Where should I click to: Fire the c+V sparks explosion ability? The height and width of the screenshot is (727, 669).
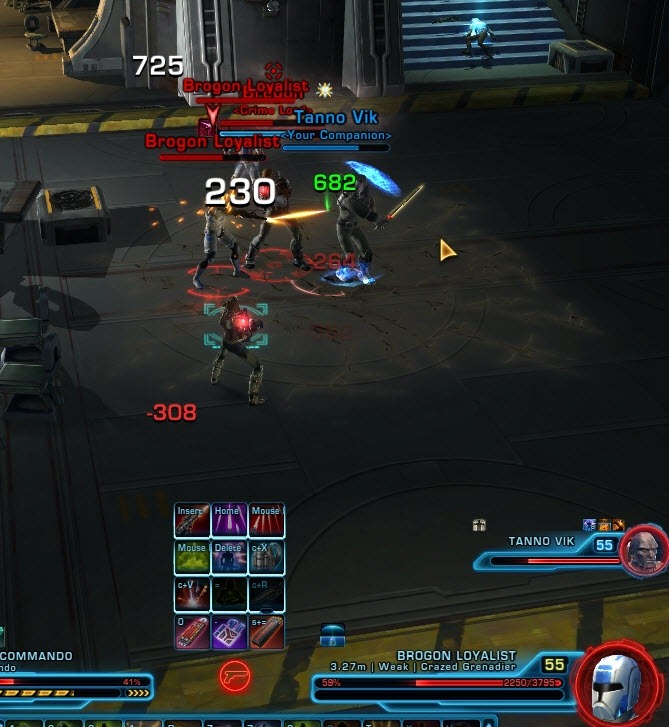(x=192, y=595)
